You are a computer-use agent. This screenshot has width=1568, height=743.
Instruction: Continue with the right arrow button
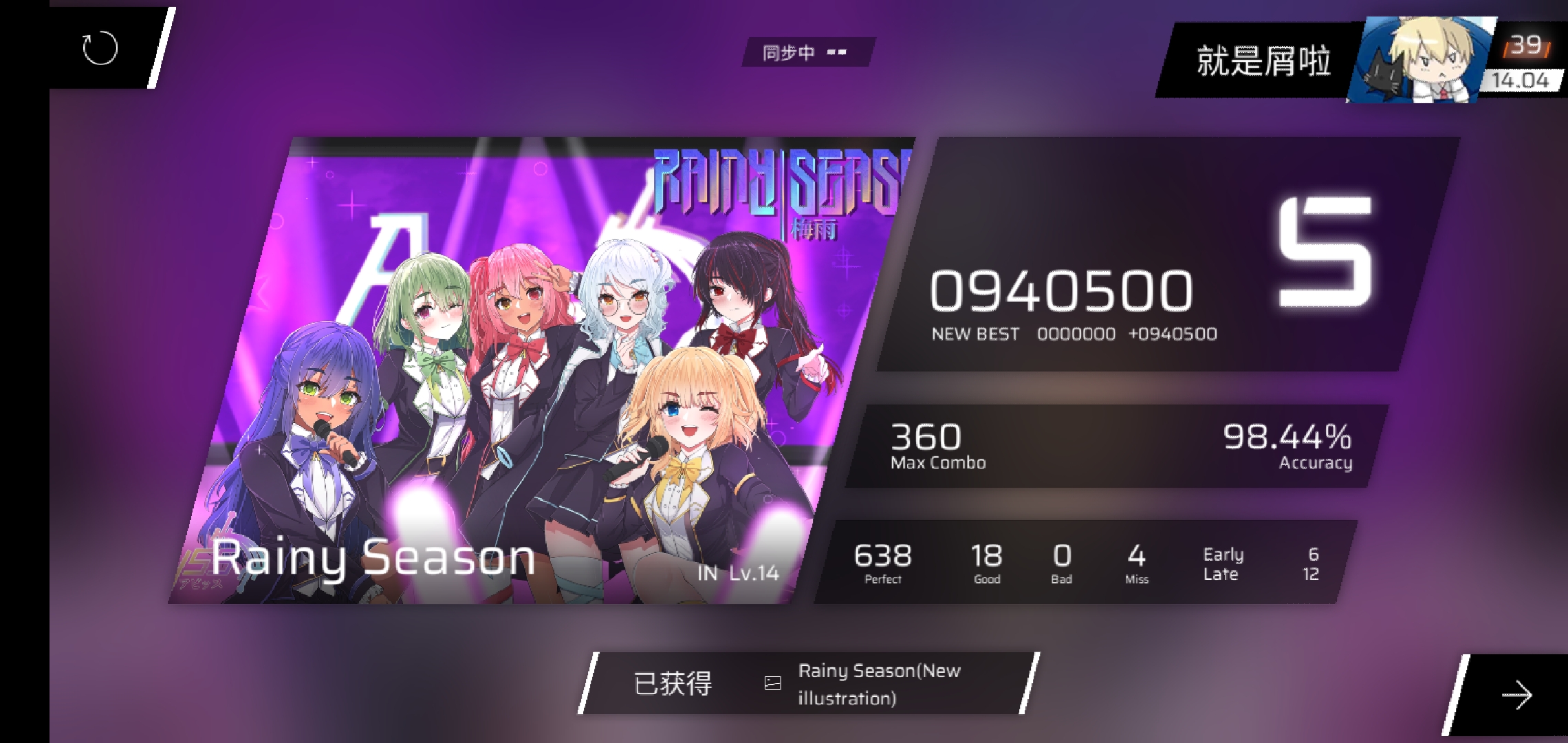[1516, 696]
